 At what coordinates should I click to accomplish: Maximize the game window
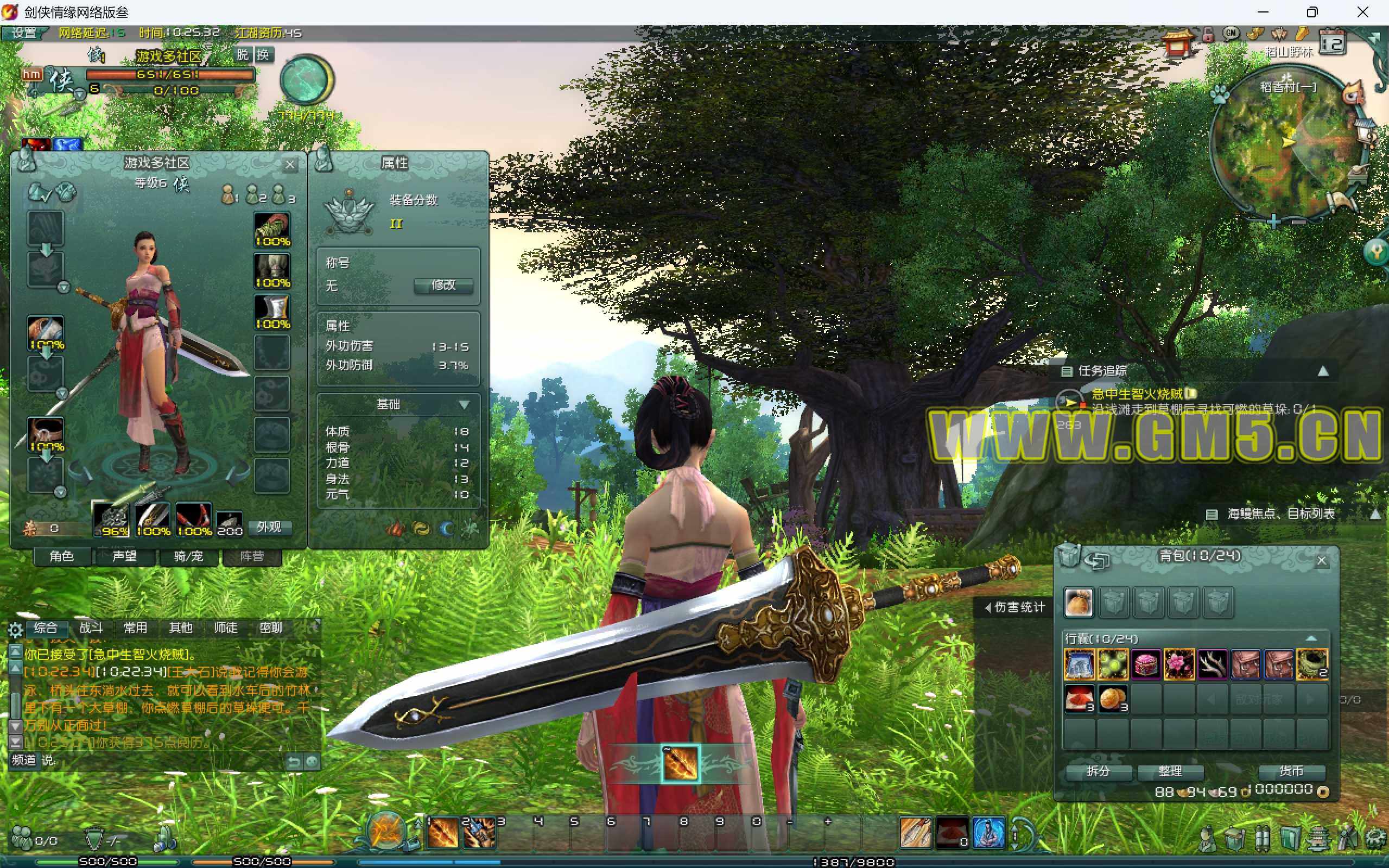coord(1312,12)
